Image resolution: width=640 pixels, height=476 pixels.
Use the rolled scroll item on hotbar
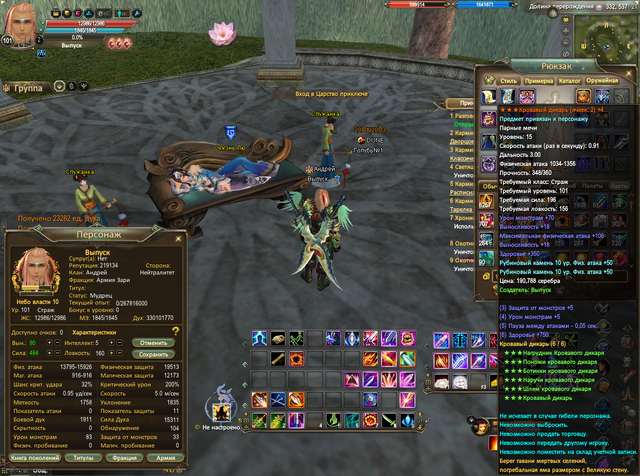(x=277, y=340)
